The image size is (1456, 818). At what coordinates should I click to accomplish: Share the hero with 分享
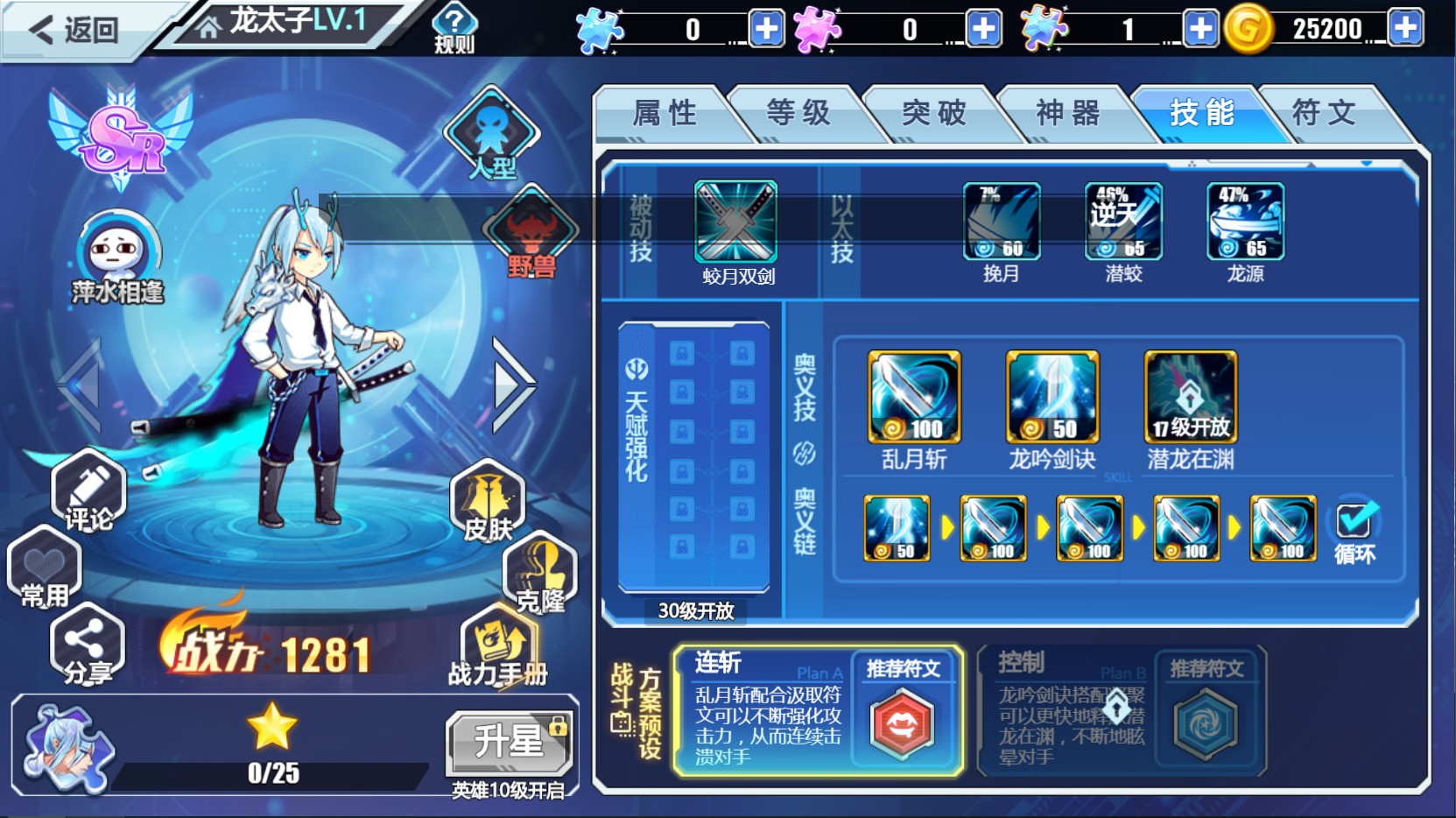pos(88,646)
